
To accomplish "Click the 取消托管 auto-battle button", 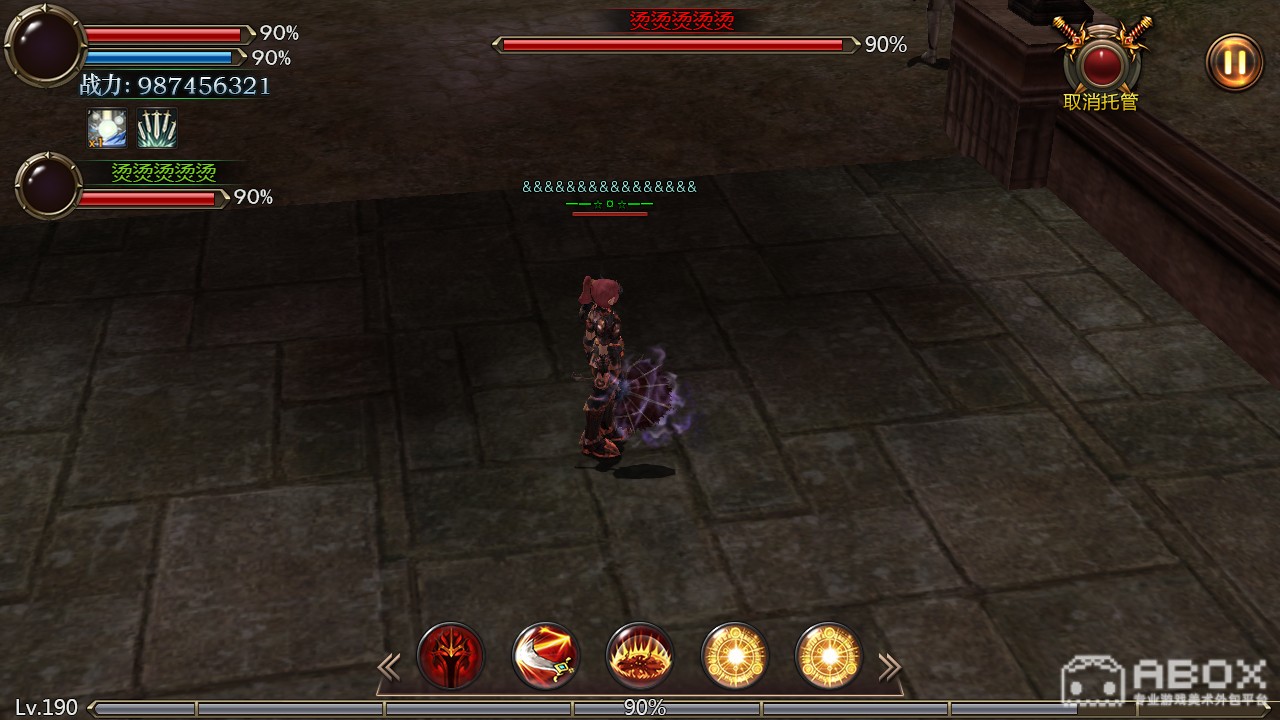I will coord(1101,64).
